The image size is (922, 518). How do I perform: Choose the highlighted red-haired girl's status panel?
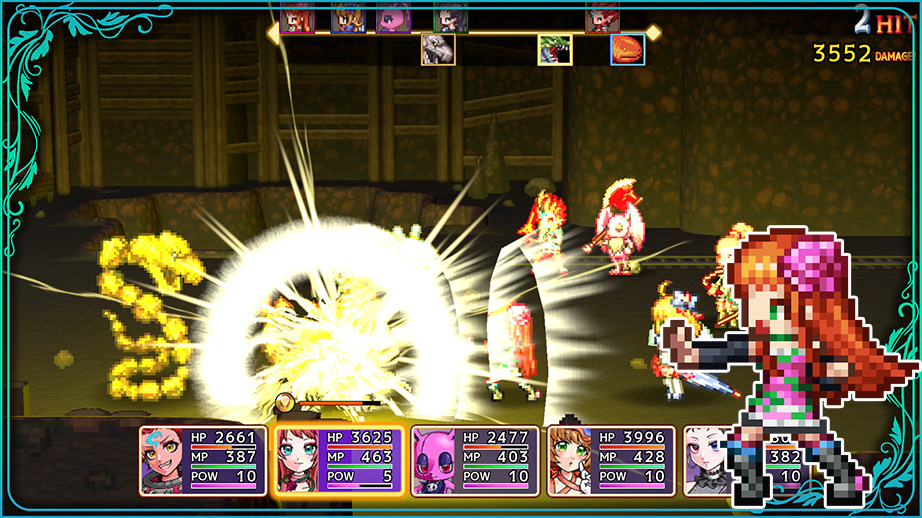click(339, 460)
